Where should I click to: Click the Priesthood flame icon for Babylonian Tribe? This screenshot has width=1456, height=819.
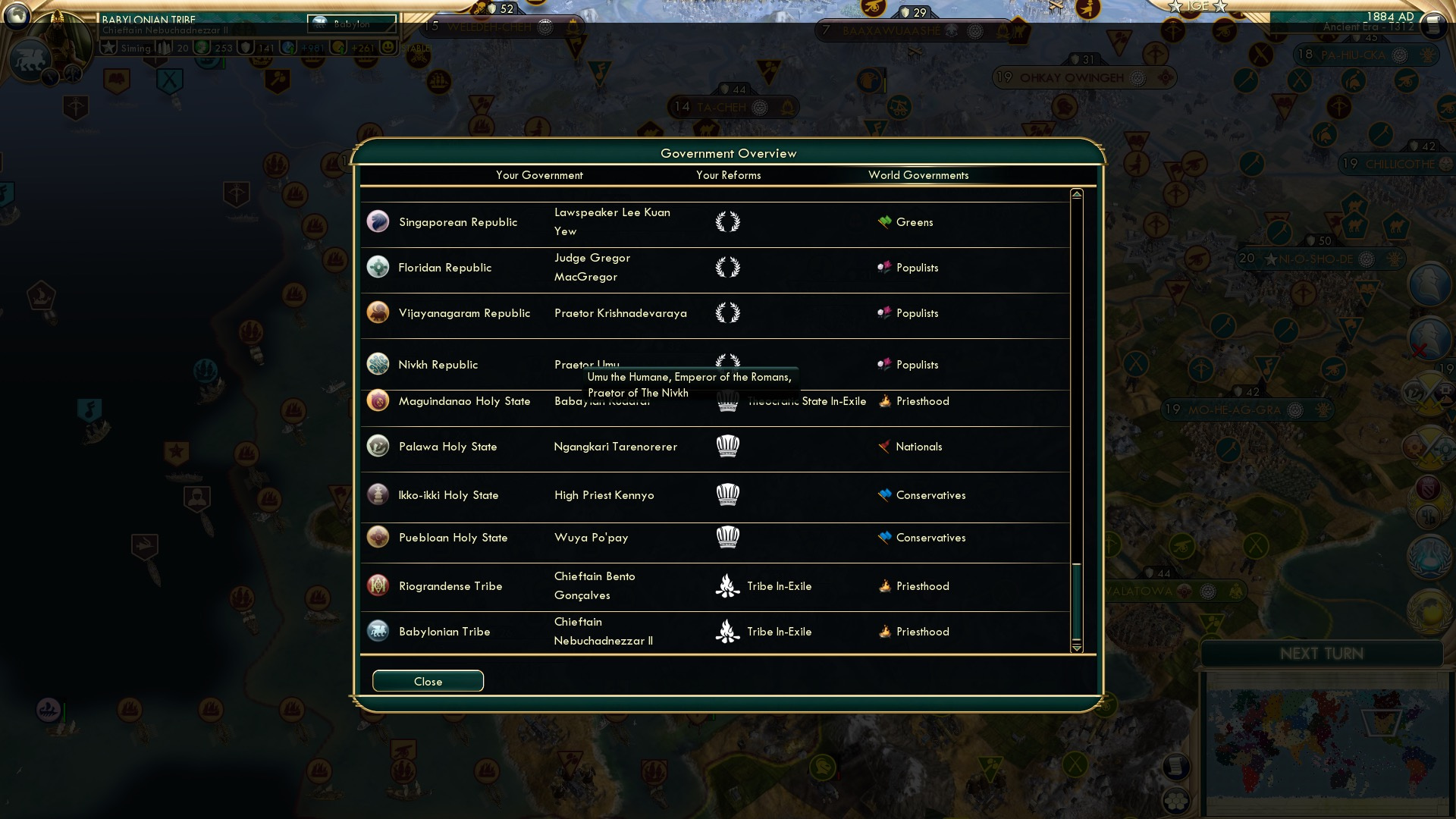pyautogui.click(x=883, y=631)
